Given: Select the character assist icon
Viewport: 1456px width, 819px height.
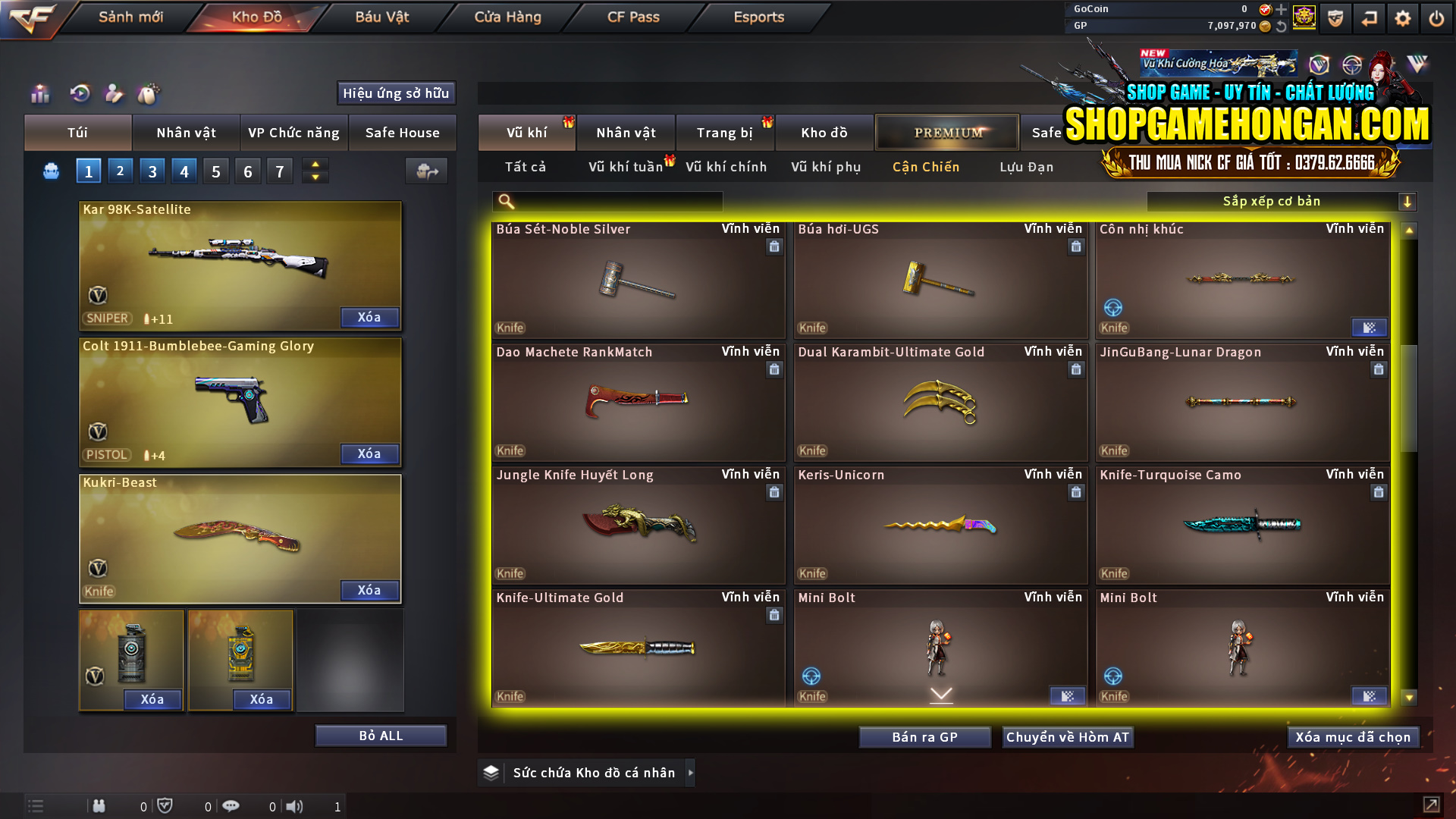Looking at the screenshot, I should pyautogui.click(x=114, y=94).
